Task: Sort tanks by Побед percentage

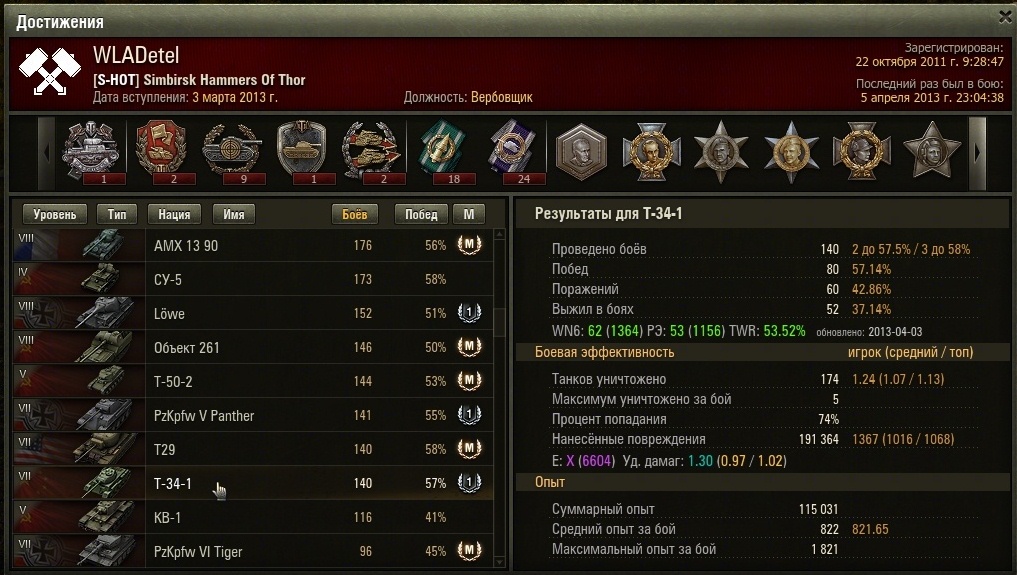Action: [x=421, y=215]
